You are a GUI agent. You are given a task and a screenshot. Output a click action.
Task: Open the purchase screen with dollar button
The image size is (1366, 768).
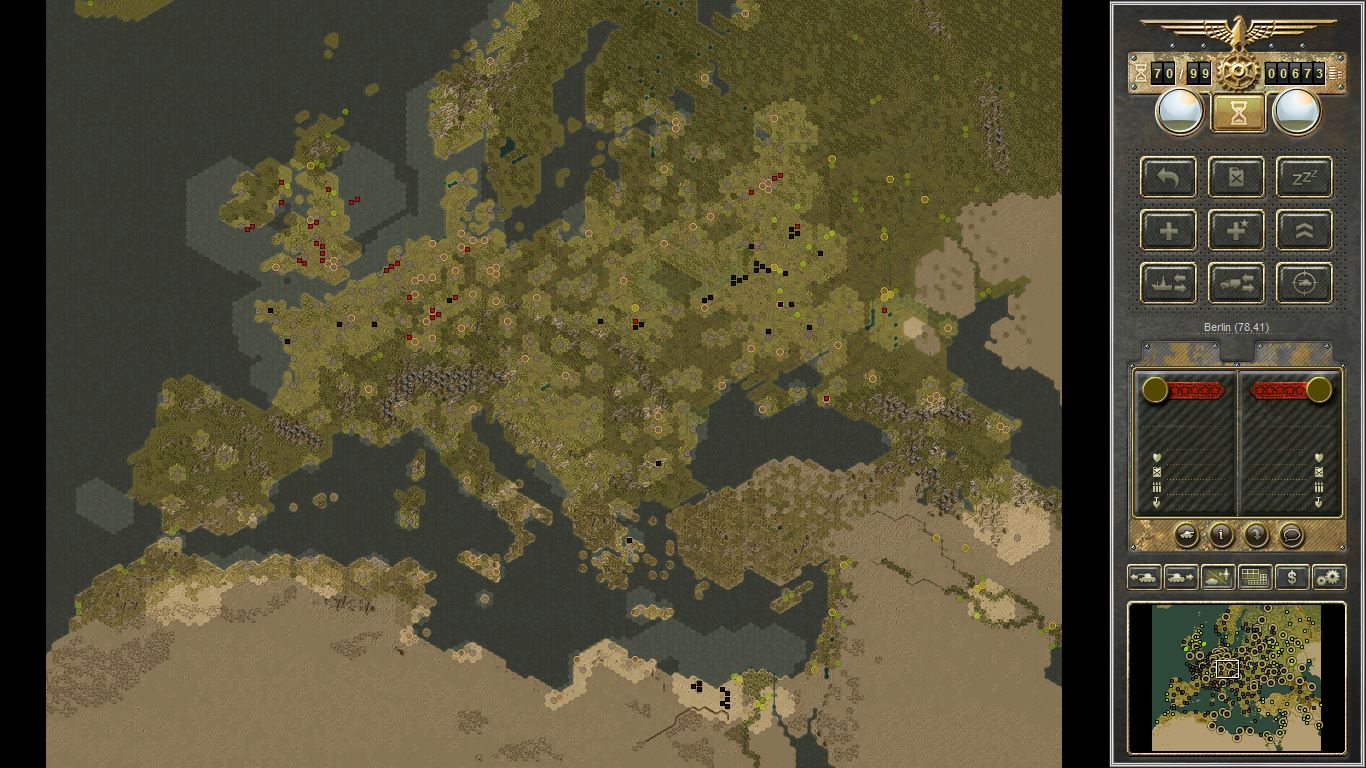[x=1292, y=577]
